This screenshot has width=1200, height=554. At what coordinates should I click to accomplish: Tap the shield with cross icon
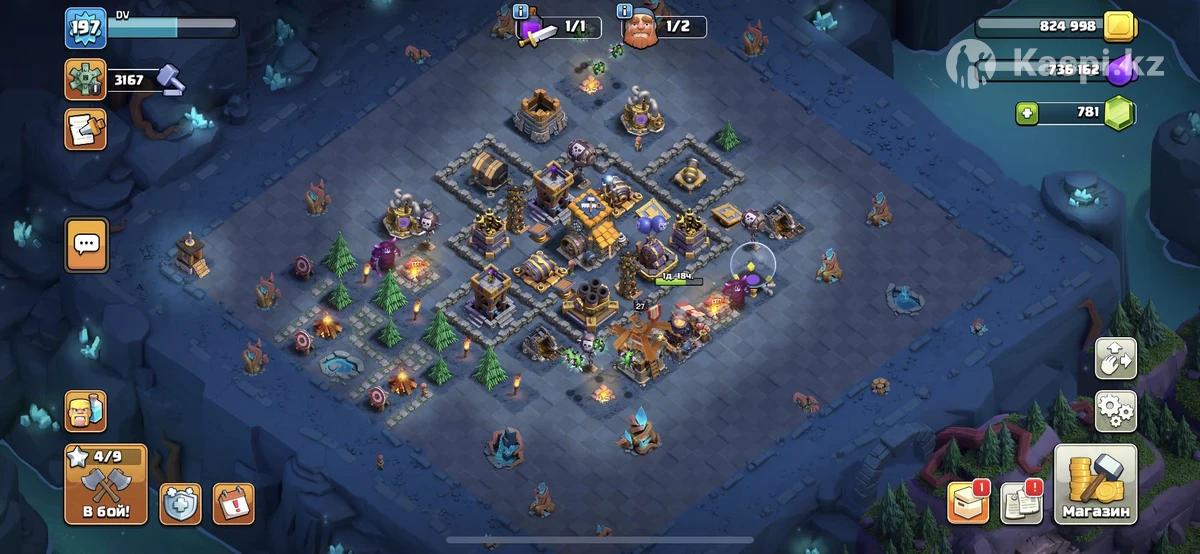180,504
